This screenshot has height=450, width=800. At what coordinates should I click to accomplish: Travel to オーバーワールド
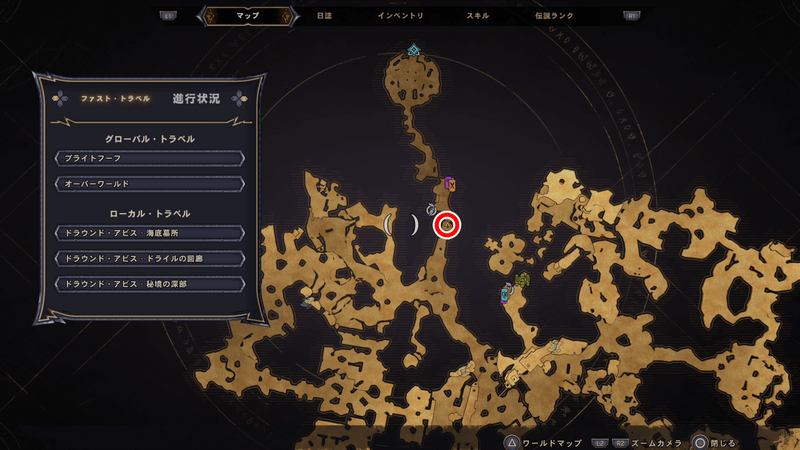pyautogui.click(x=149, y=184)
